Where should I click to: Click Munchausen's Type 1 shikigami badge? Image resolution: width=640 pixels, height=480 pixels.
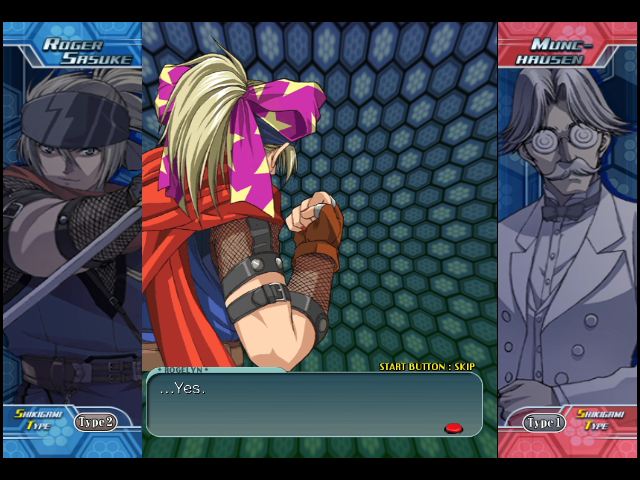point(545,422)
